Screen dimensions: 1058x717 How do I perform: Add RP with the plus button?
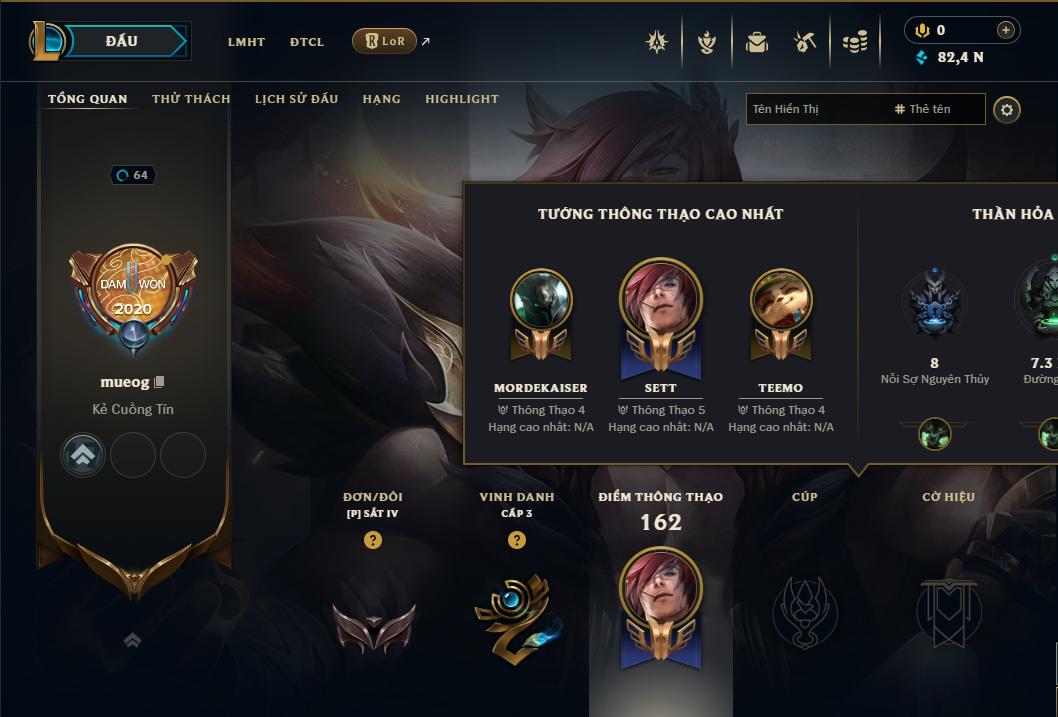1005,30
